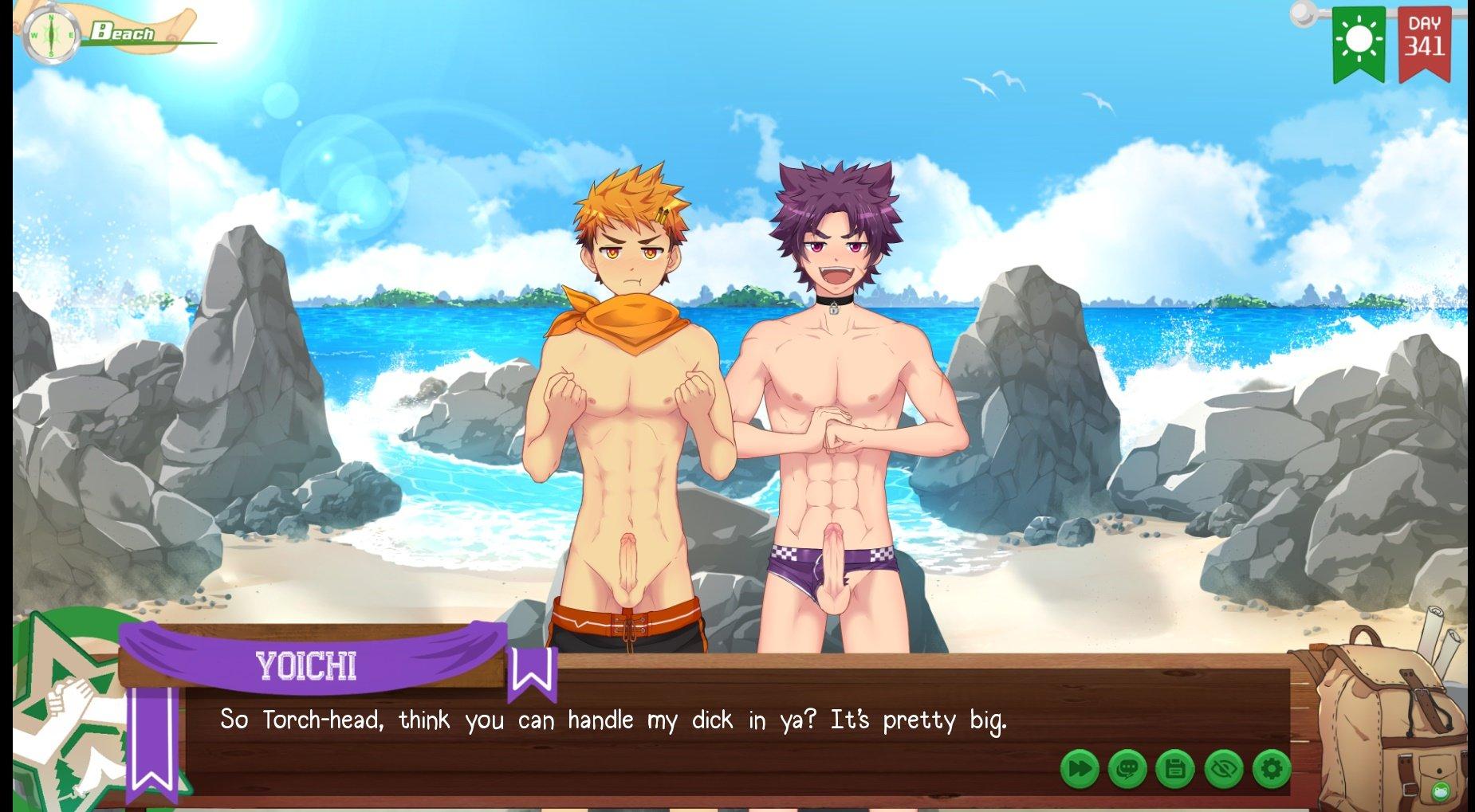Hide the dialogue box with the eye icon
The width and height of the screenshot is (1475, 812).
pyautogui.click(x=1223, y=769)
